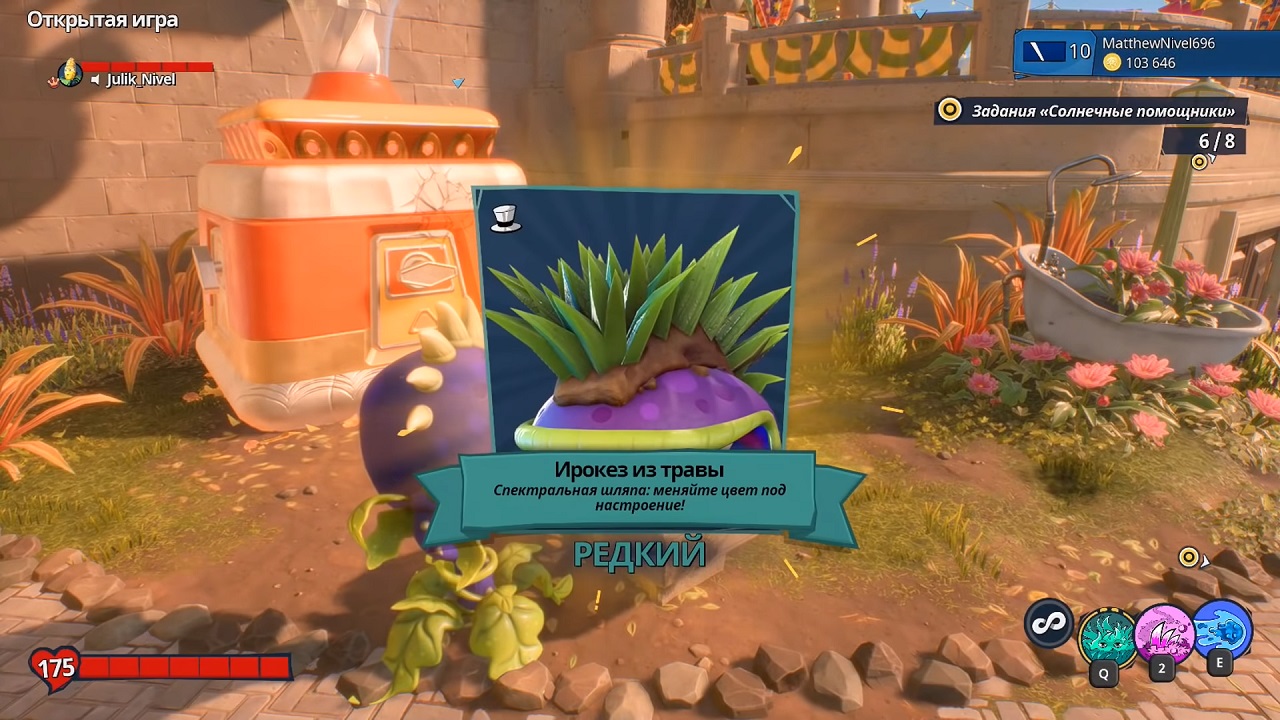Select party member Julik_Nivel
Image resolution: width=1280 pixels, height=720 pixels.
(x=141, y=80)
